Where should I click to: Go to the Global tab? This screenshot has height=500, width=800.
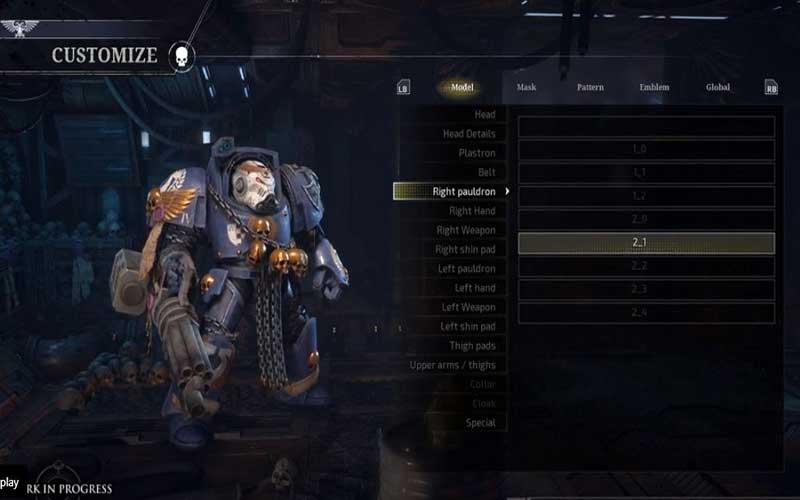(718, 87)
